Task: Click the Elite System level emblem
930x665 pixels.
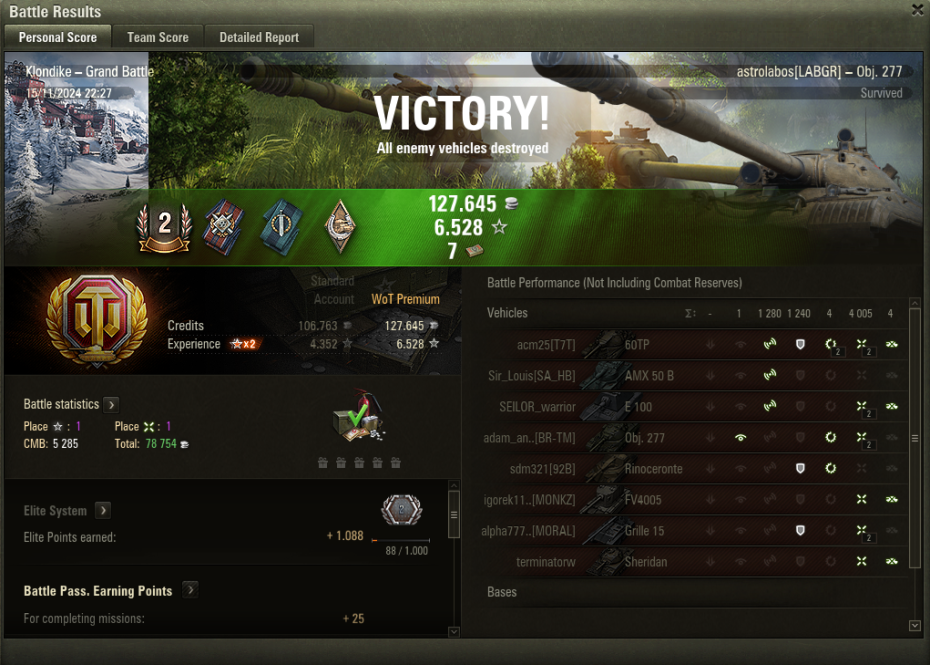Action: point(401,511)
